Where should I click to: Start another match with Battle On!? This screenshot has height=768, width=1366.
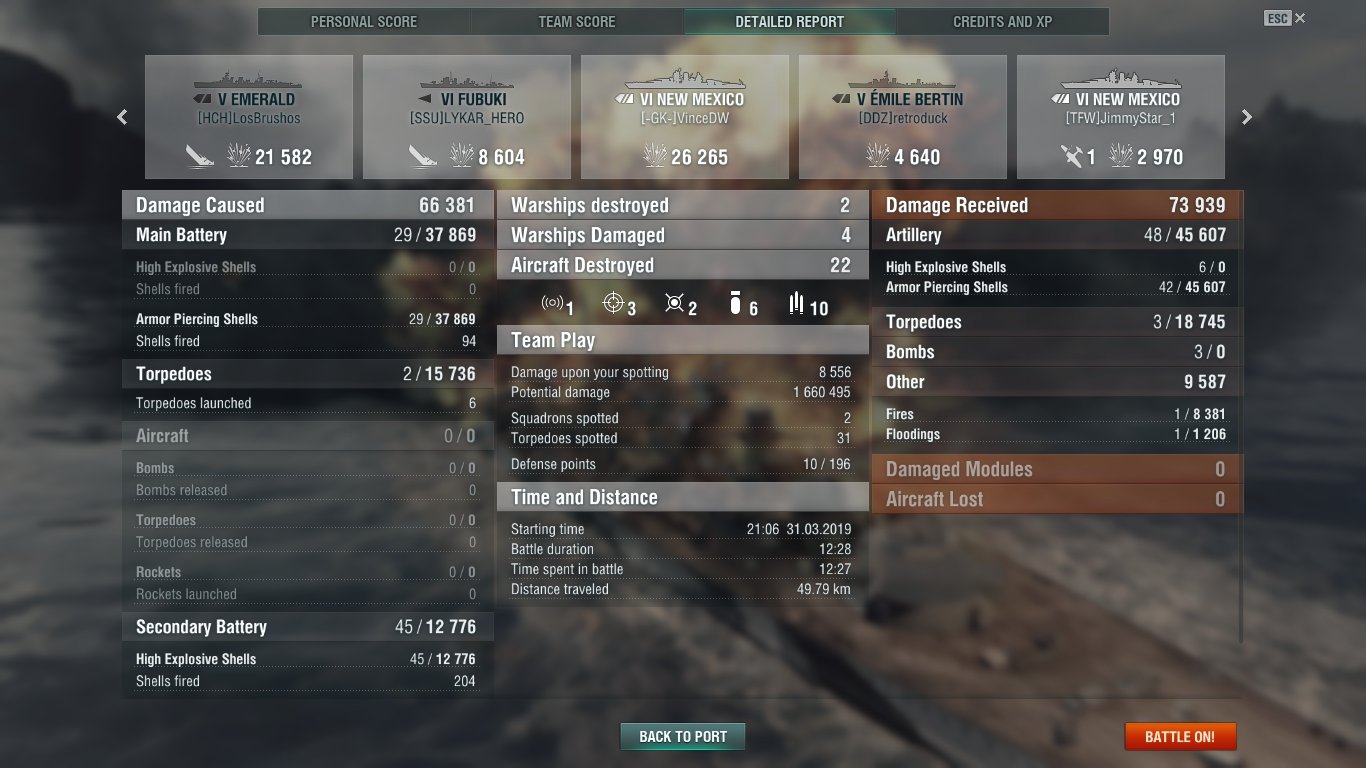tap(1180, 737)
